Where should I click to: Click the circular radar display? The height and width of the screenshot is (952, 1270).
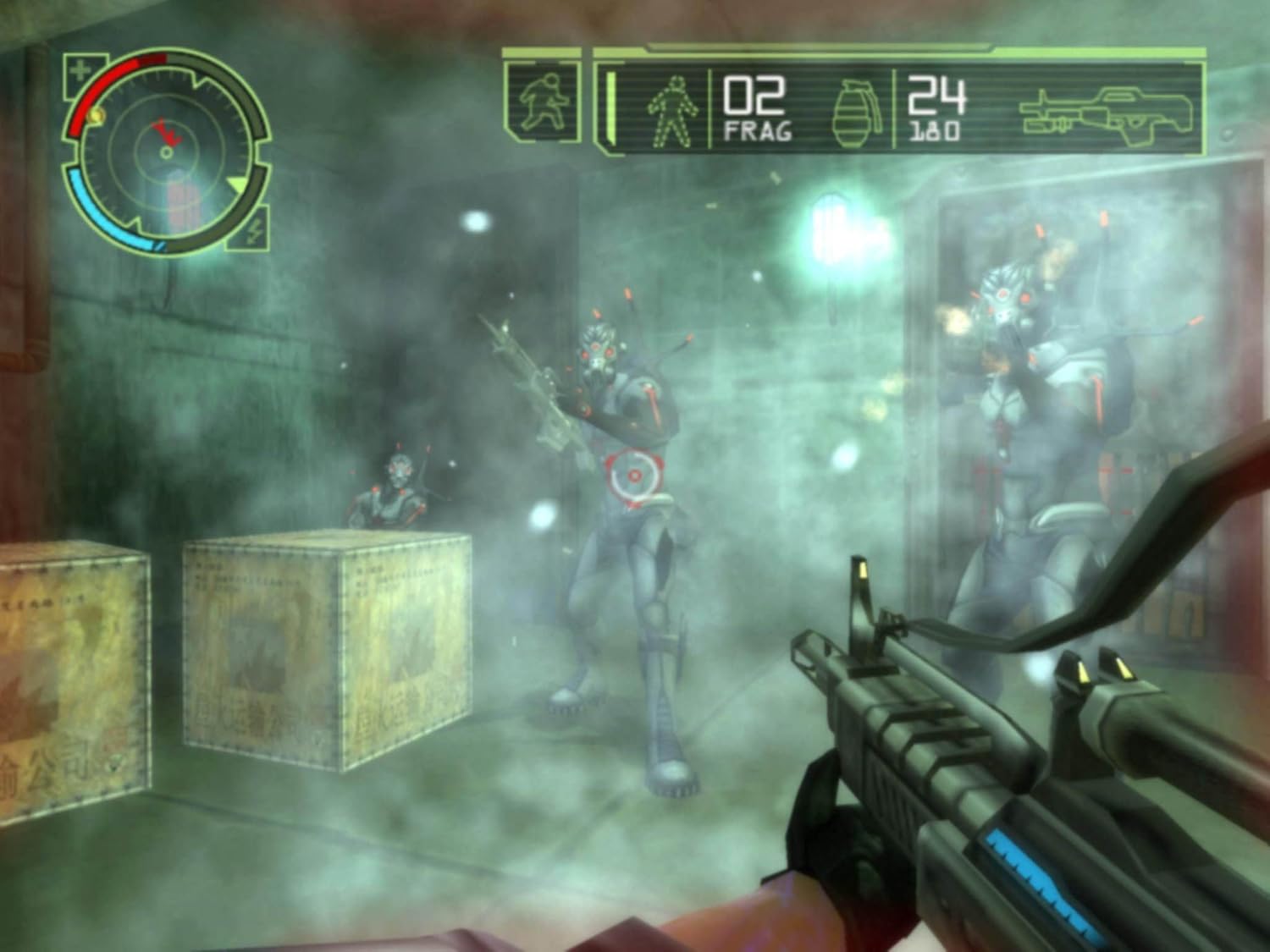(166, 151)
